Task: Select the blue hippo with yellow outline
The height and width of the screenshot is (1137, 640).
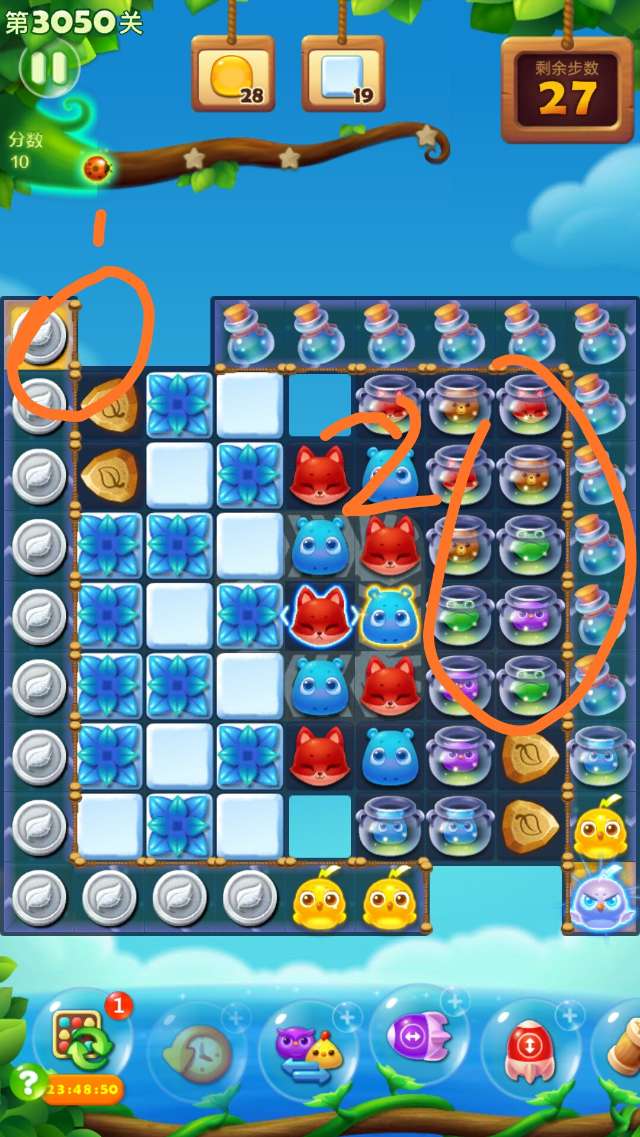Action: (x=389, y=615)
